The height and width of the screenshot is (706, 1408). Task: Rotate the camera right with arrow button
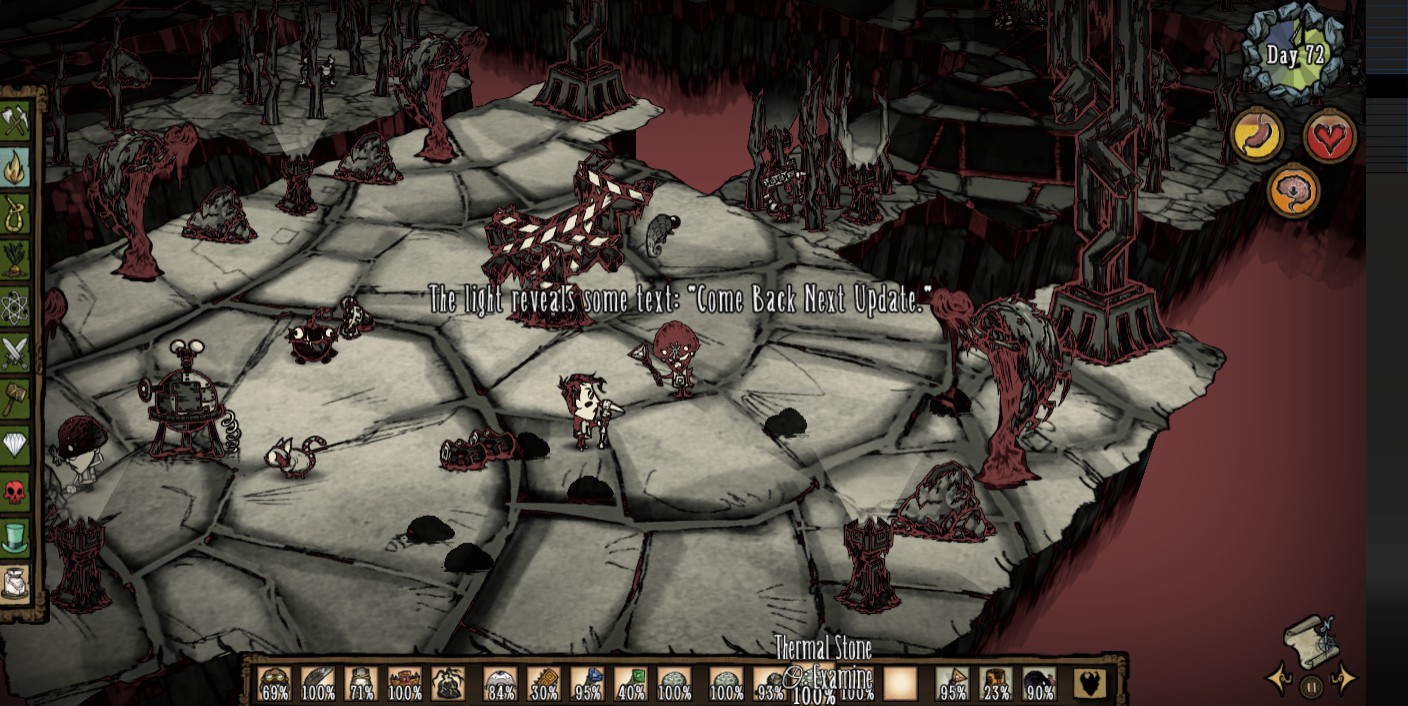tap(1344, 680)
